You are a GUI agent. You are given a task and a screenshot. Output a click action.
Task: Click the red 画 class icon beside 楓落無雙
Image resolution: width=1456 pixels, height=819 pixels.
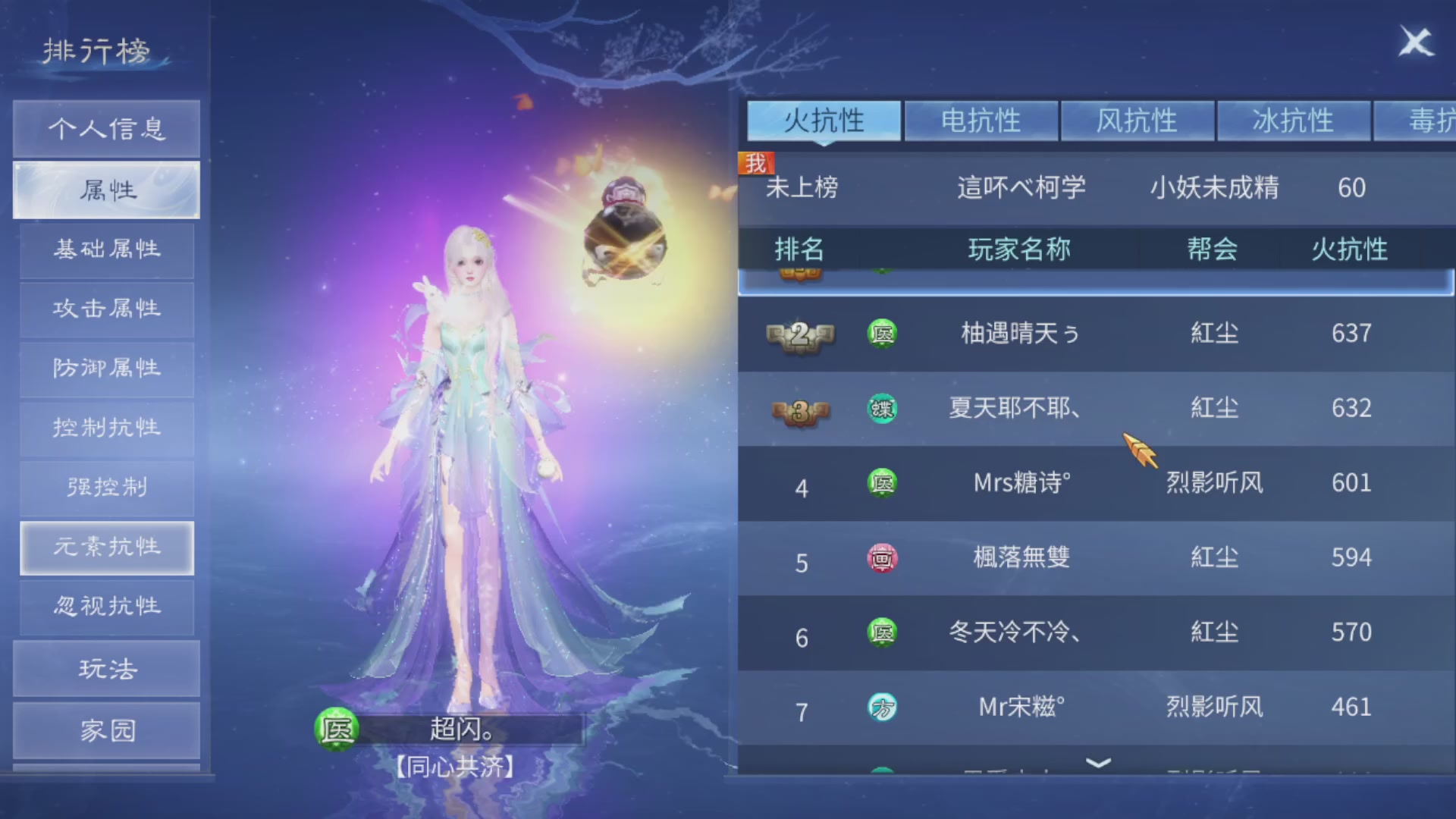coord(882,557)
